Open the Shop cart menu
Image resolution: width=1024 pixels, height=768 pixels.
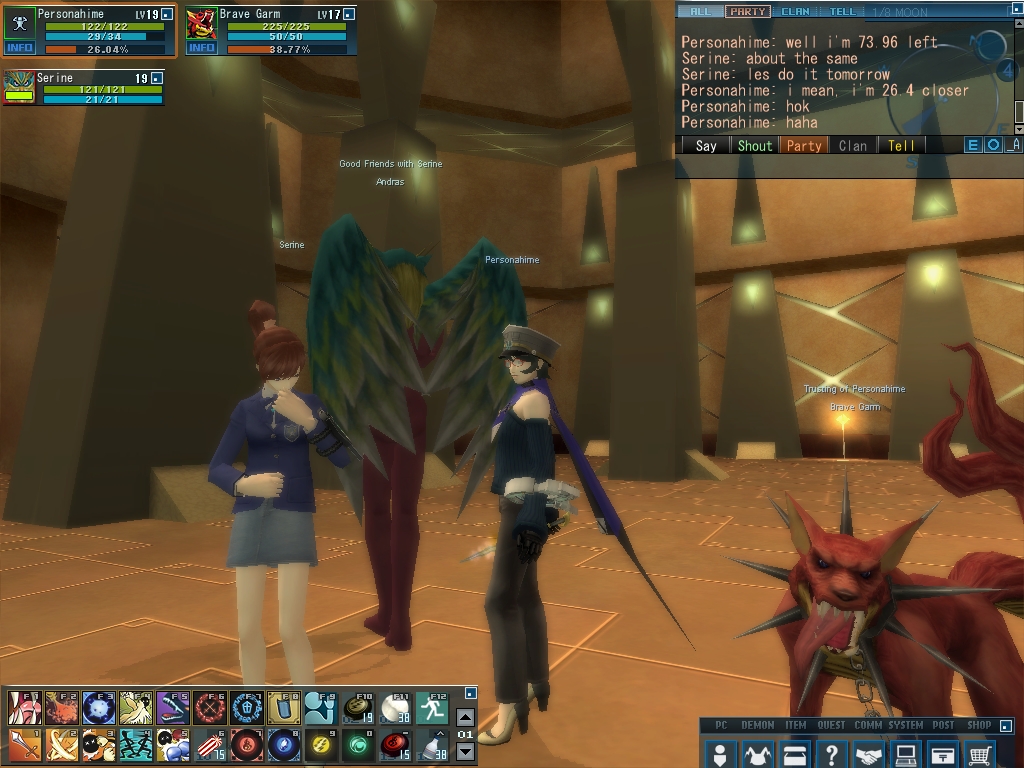981,754
